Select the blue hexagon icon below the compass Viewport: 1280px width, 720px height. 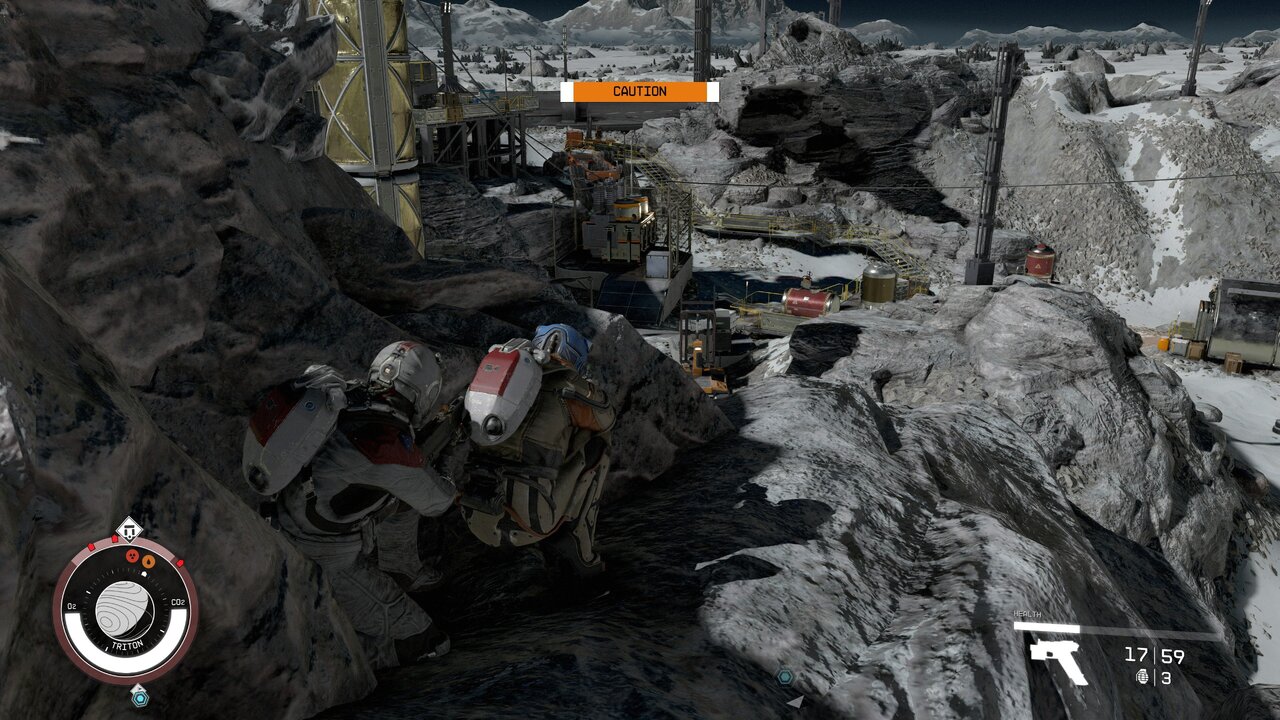coord(139,698)
